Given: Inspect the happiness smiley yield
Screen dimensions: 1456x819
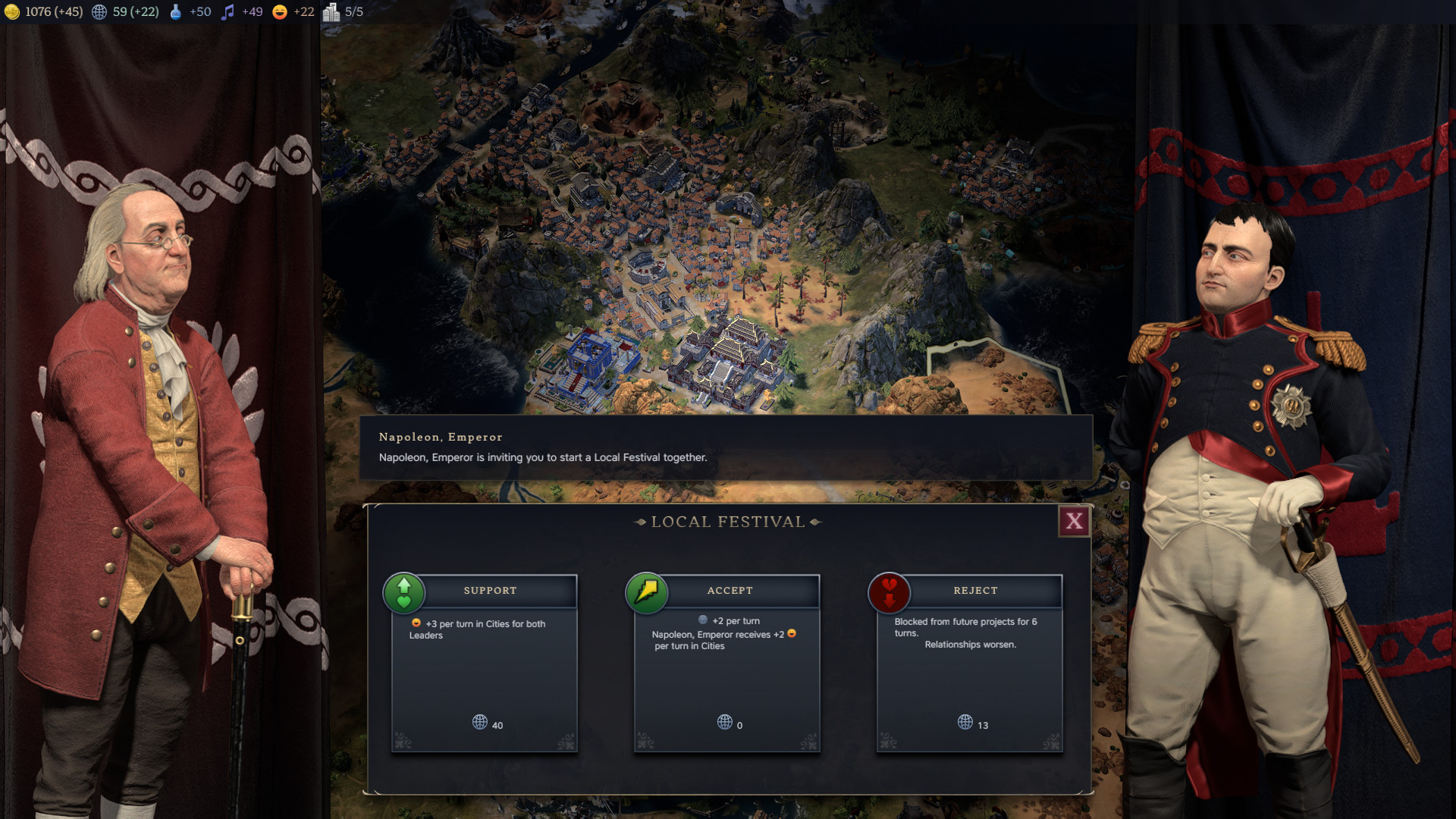Looking at the screenshot, I should [x=280, y=12].
